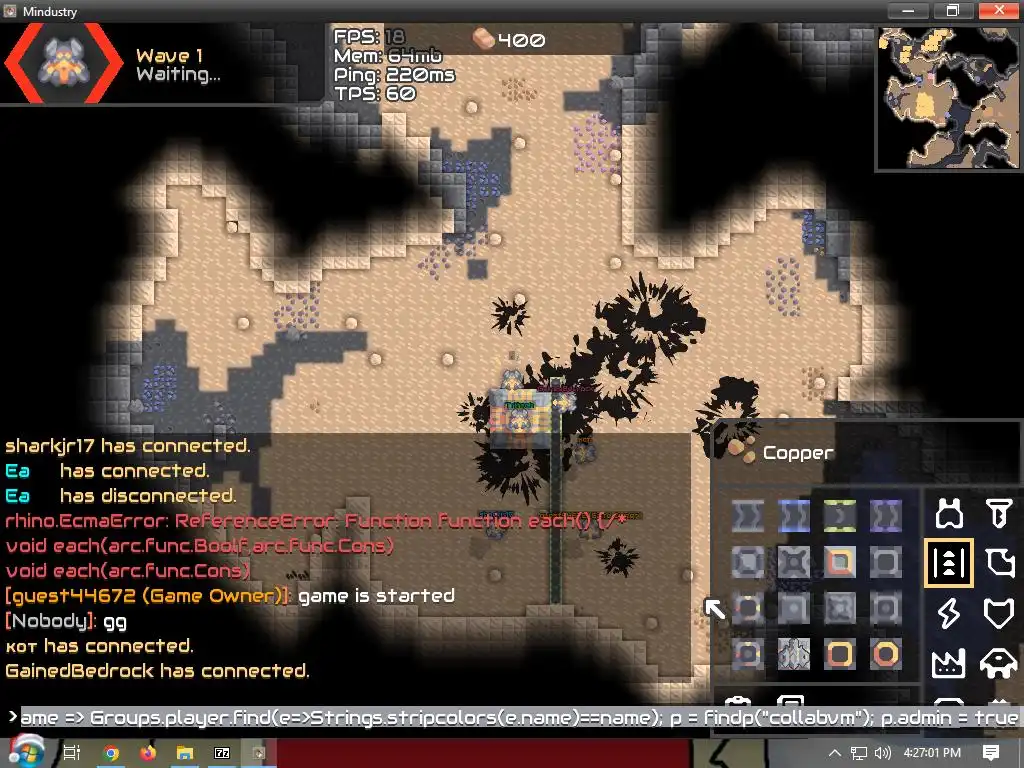Switch to the drill production category
1024x768 pixels.
point(998,514)
